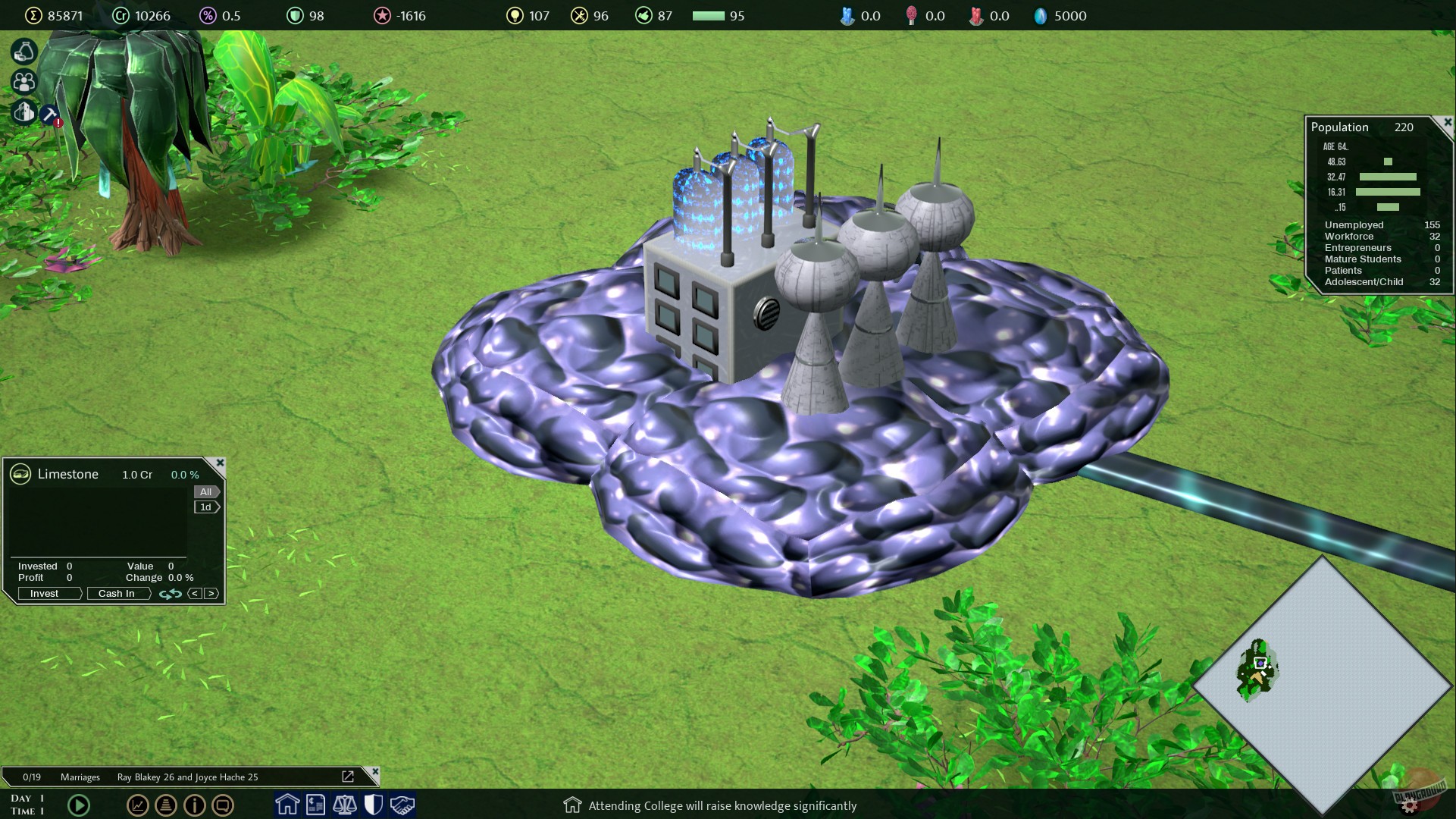Open the statistics chart icon on bottom bar

(x=138, y=806)
